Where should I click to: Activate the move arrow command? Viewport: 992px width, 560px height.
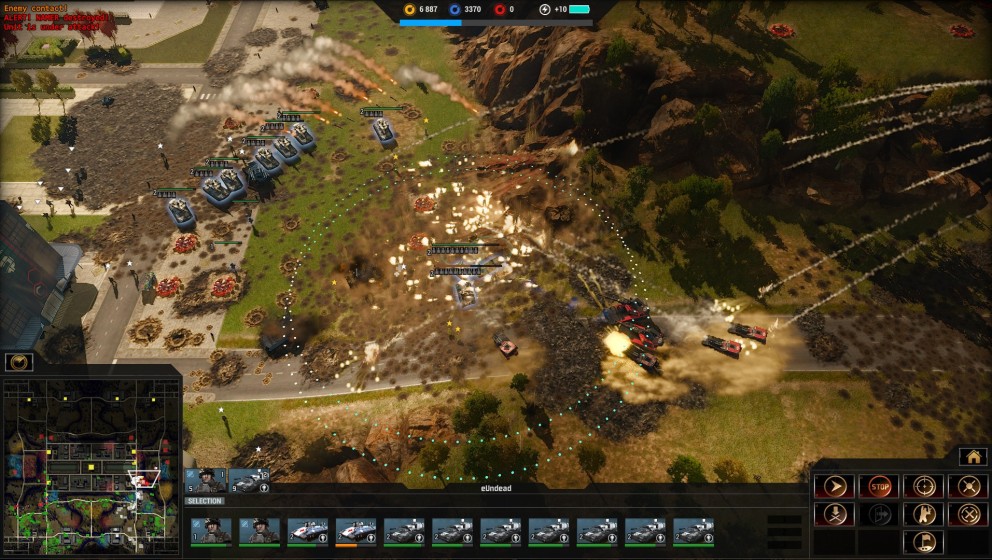click(833, 486)
